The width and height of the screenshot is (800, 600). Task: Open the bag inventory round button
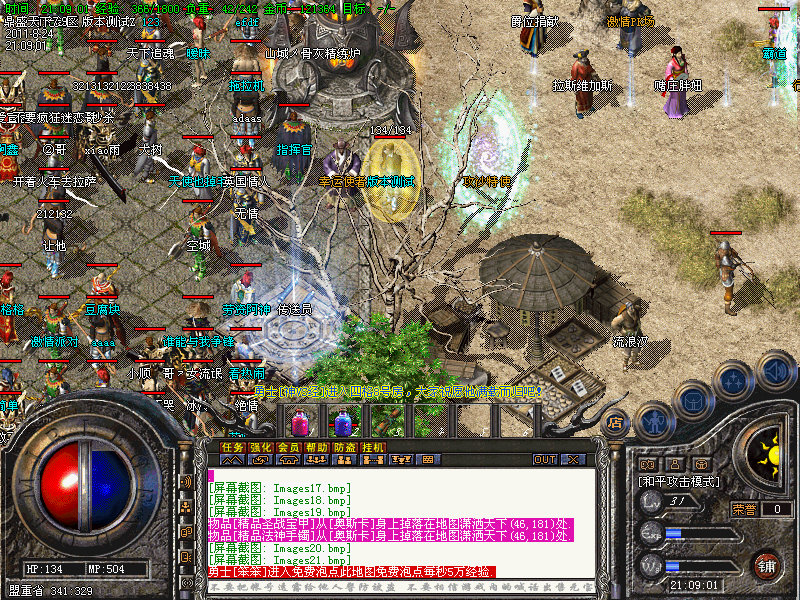click(692, 400)
